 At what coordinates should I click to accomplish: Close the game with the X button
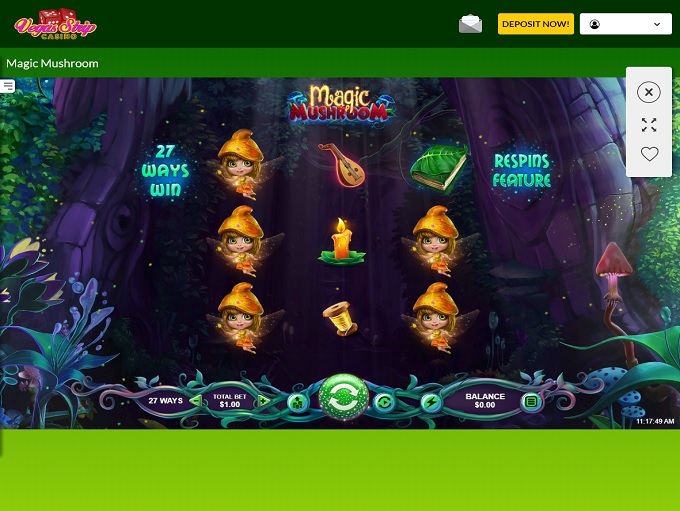[649, 92]
